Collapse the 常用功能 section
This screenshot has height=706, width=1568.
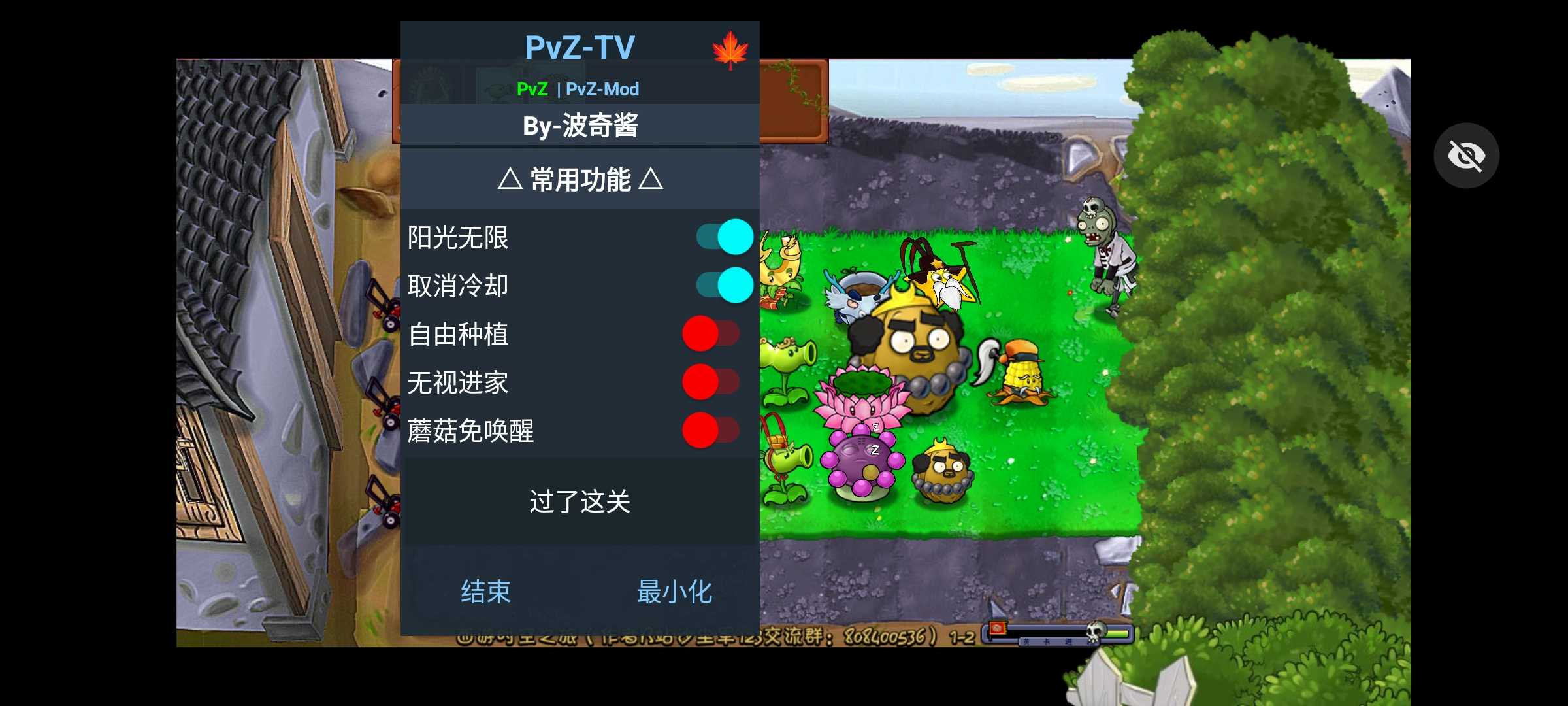click(580, 181)
